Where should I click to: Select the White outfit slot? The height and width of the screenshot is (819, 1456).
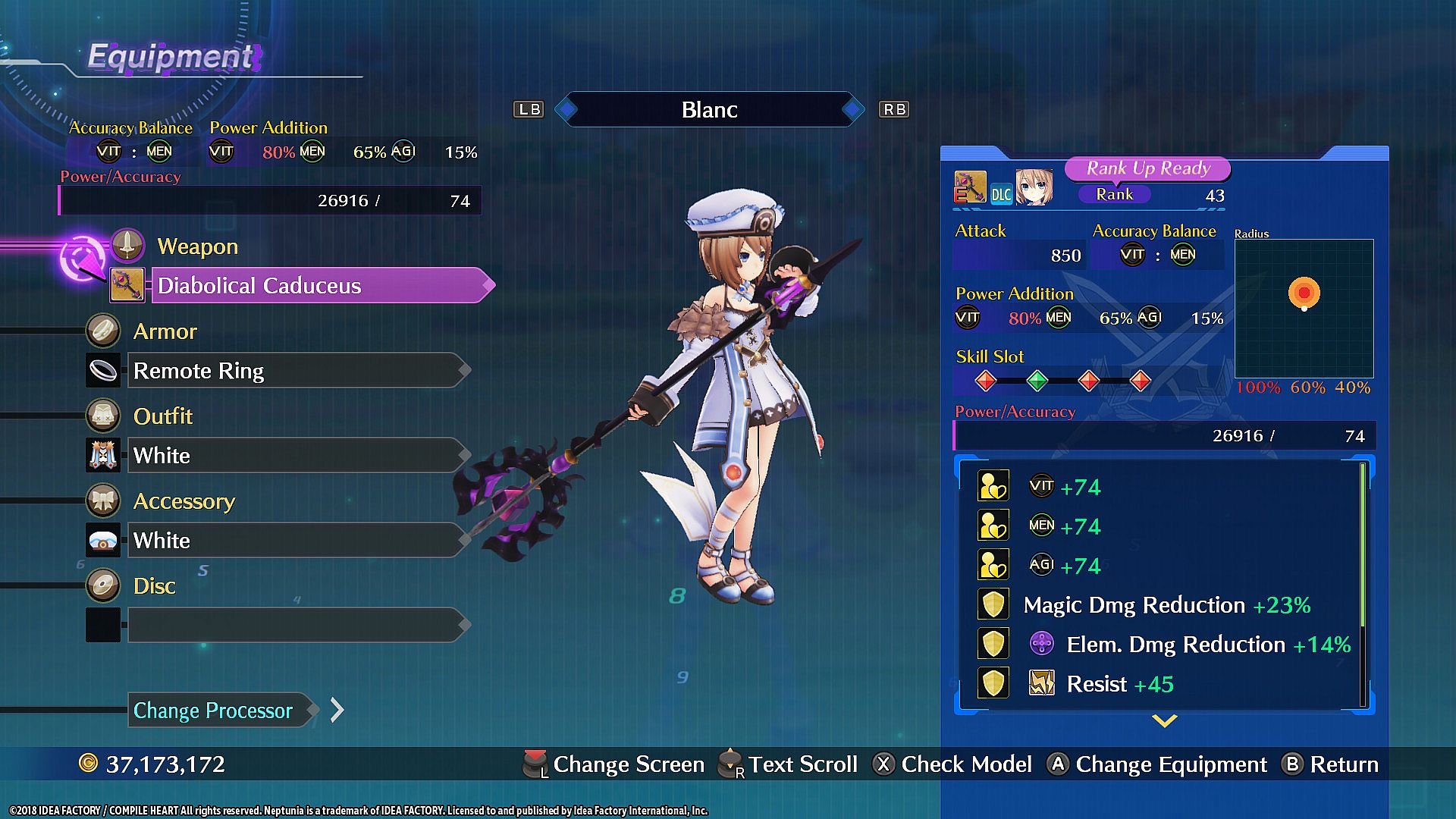pos(296,456)
